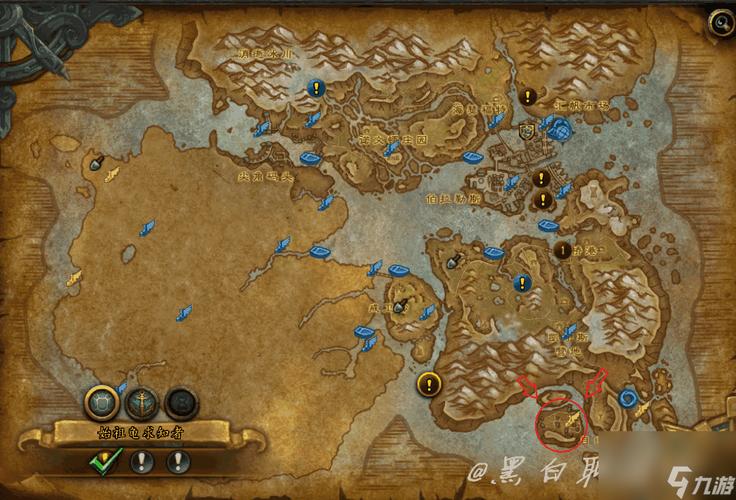
Task: Click the green checkmark reward icon
Action: [105, 461]
